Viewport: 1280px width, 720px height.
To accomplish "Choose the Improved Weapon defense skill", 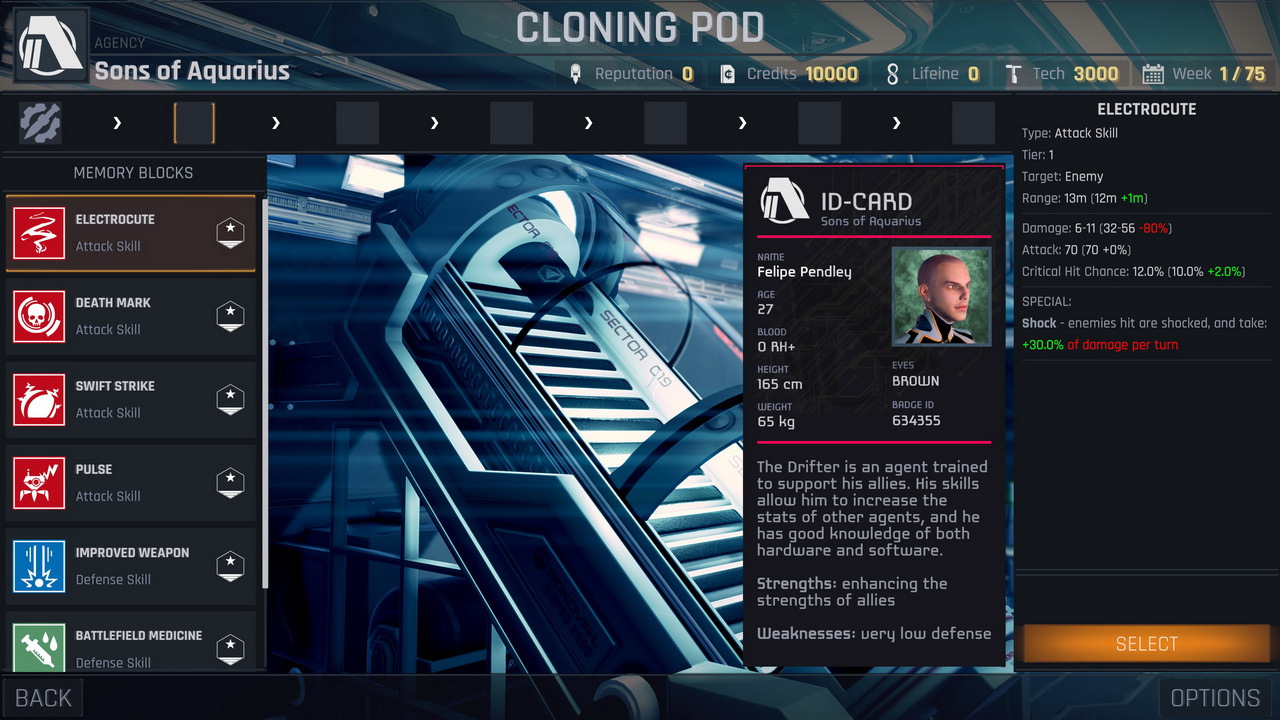I will (131, 565).
